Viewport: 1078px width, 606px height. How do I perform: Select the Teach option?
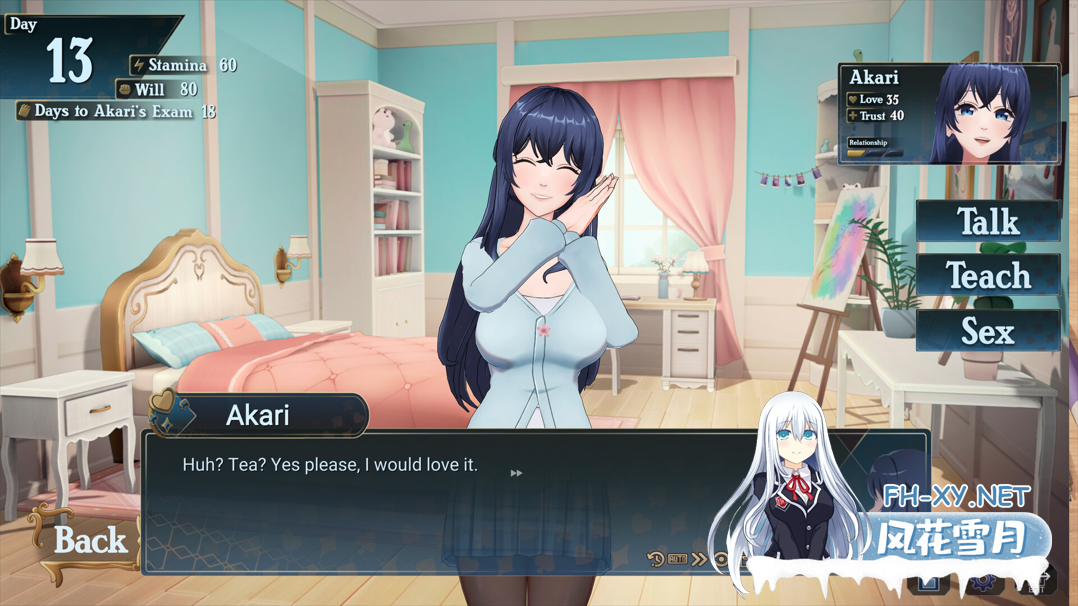[987, 276]
